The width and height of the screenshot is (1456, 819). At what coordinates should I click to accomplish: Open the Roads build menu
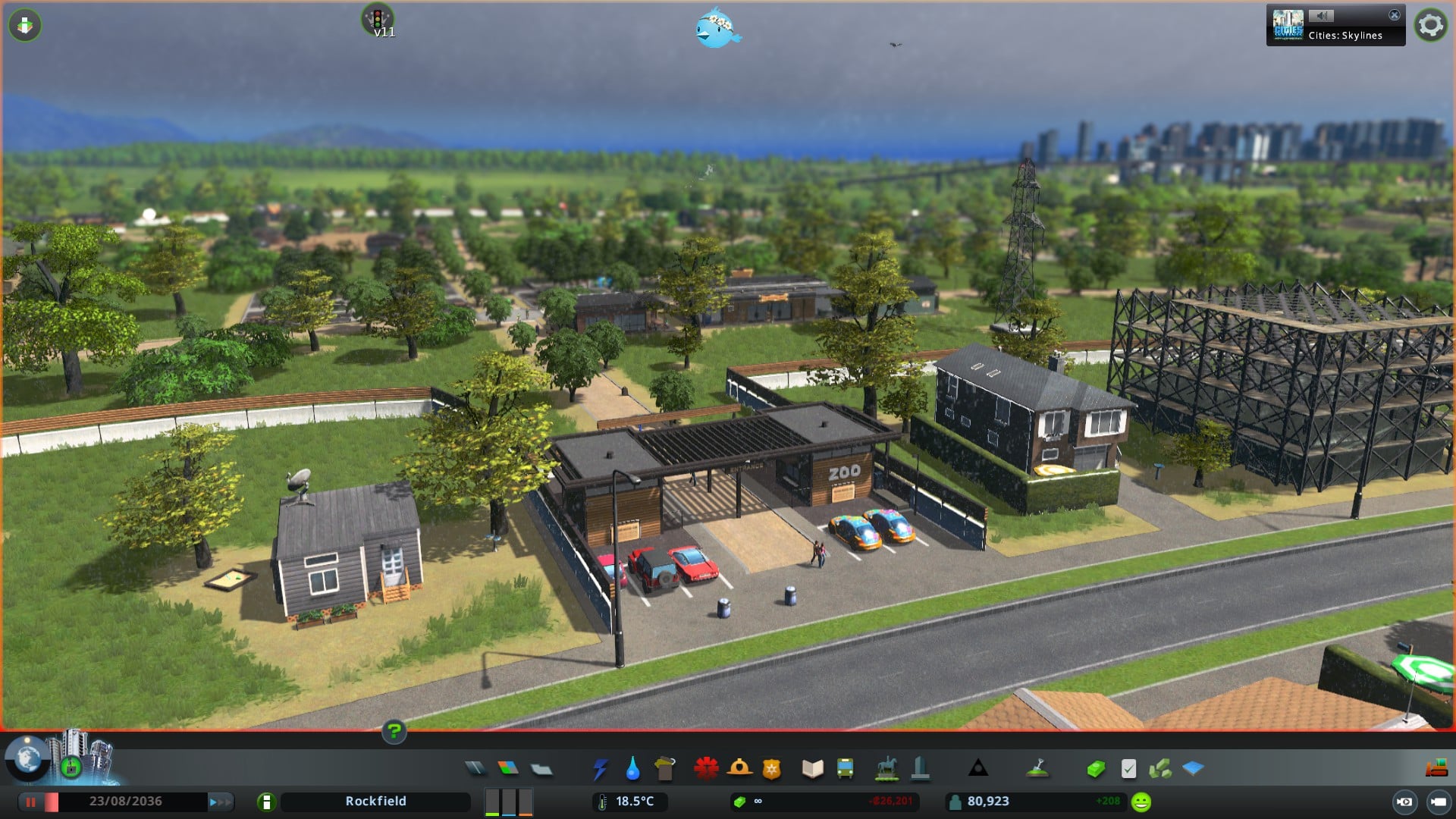point(475,769)
